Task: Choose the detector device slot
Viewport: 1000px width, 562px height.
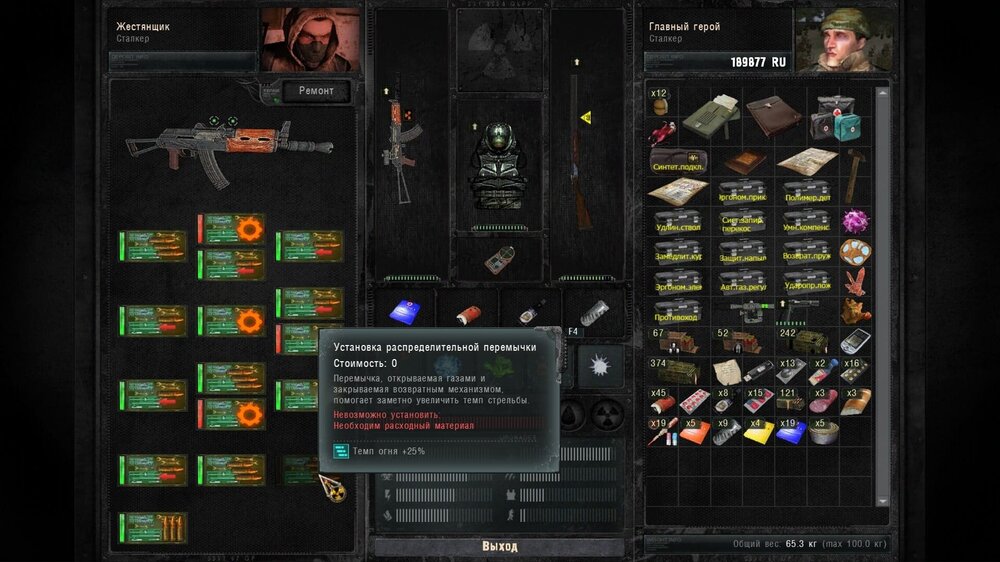Action: (499, 259)
